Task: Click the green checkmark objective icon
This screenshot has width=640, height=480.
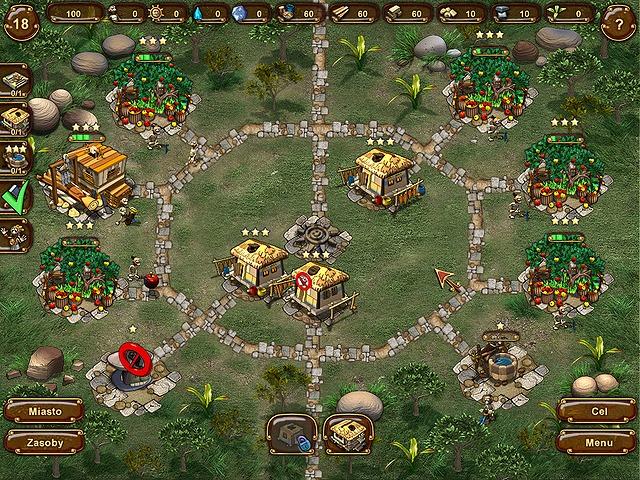Action: pyautogui.click(x=15, y=197)
